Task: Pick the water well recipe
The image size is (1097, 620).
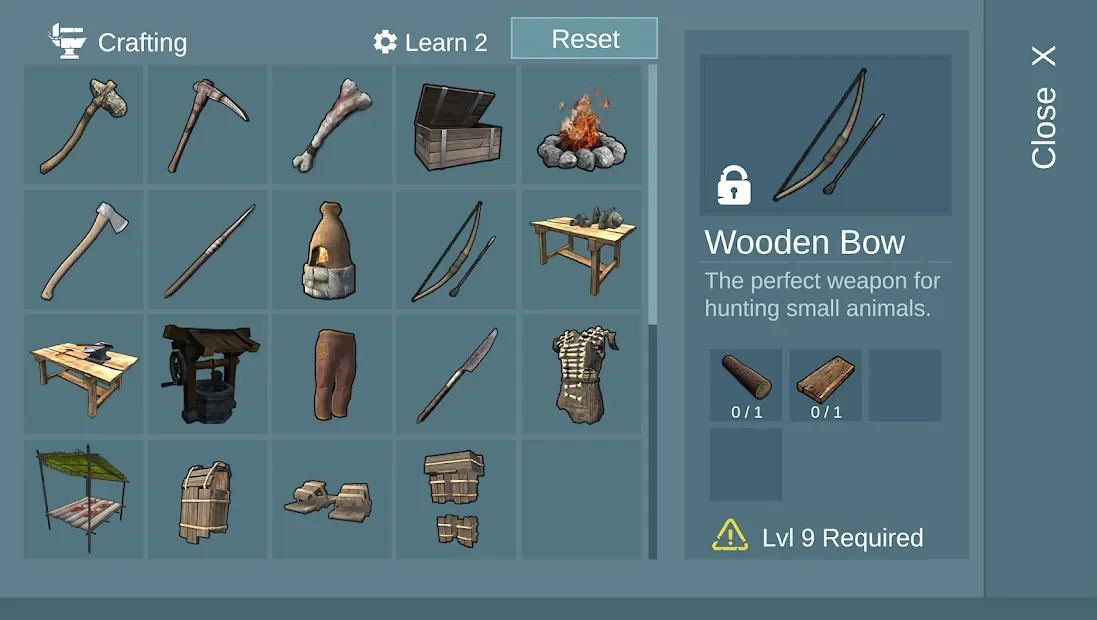Action: [209, 374]
